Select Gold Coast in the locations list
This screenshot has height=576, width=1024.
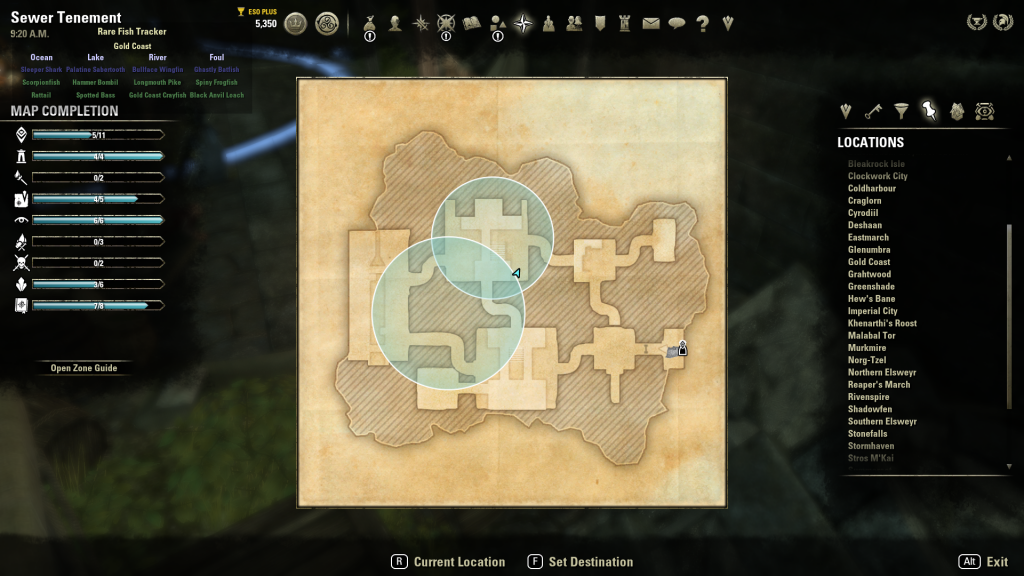868,262
